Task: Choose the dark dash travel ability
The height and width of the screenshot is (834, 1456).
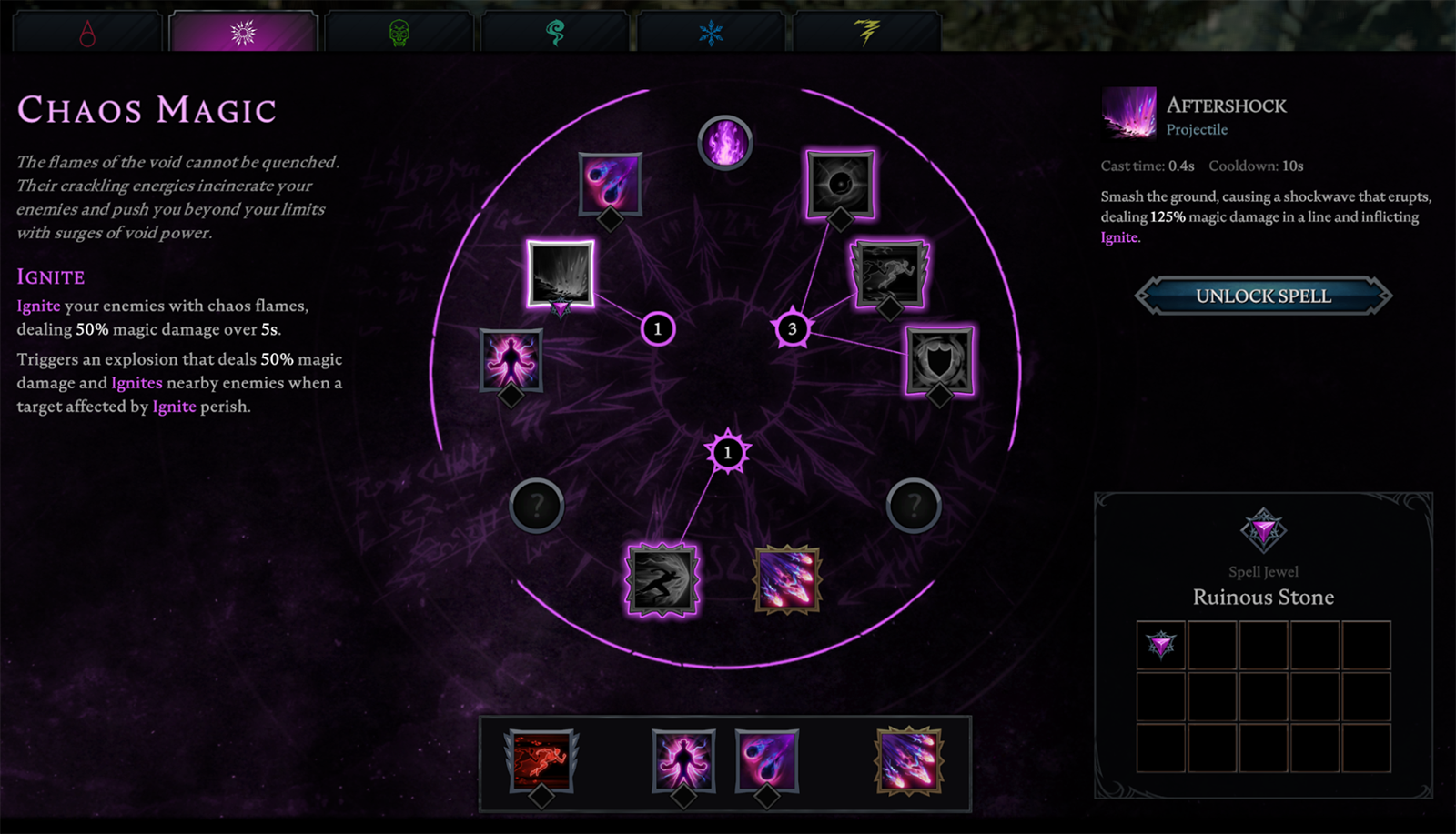Action: coord(662,579)
